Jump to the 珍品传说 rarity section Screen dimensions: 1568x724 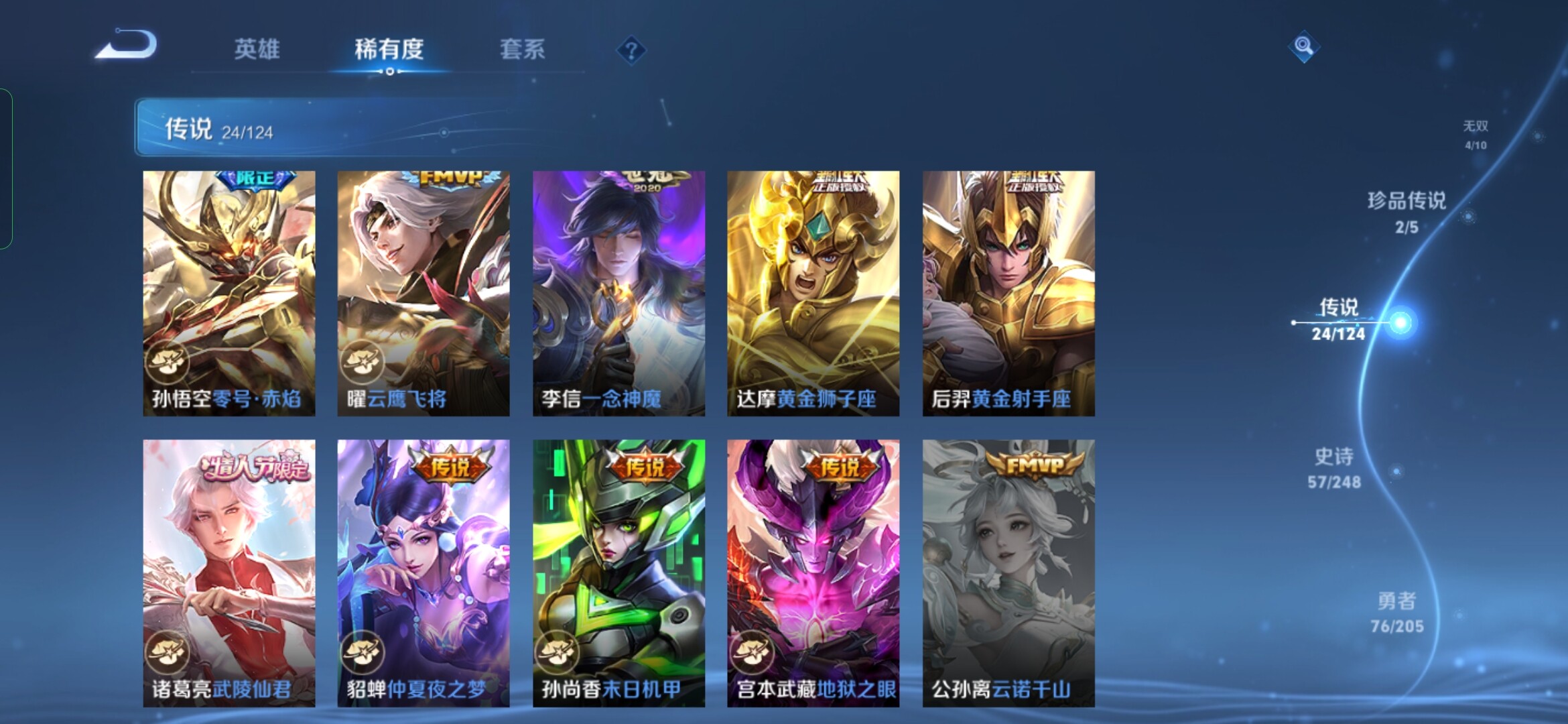(x=1407, y=212)
